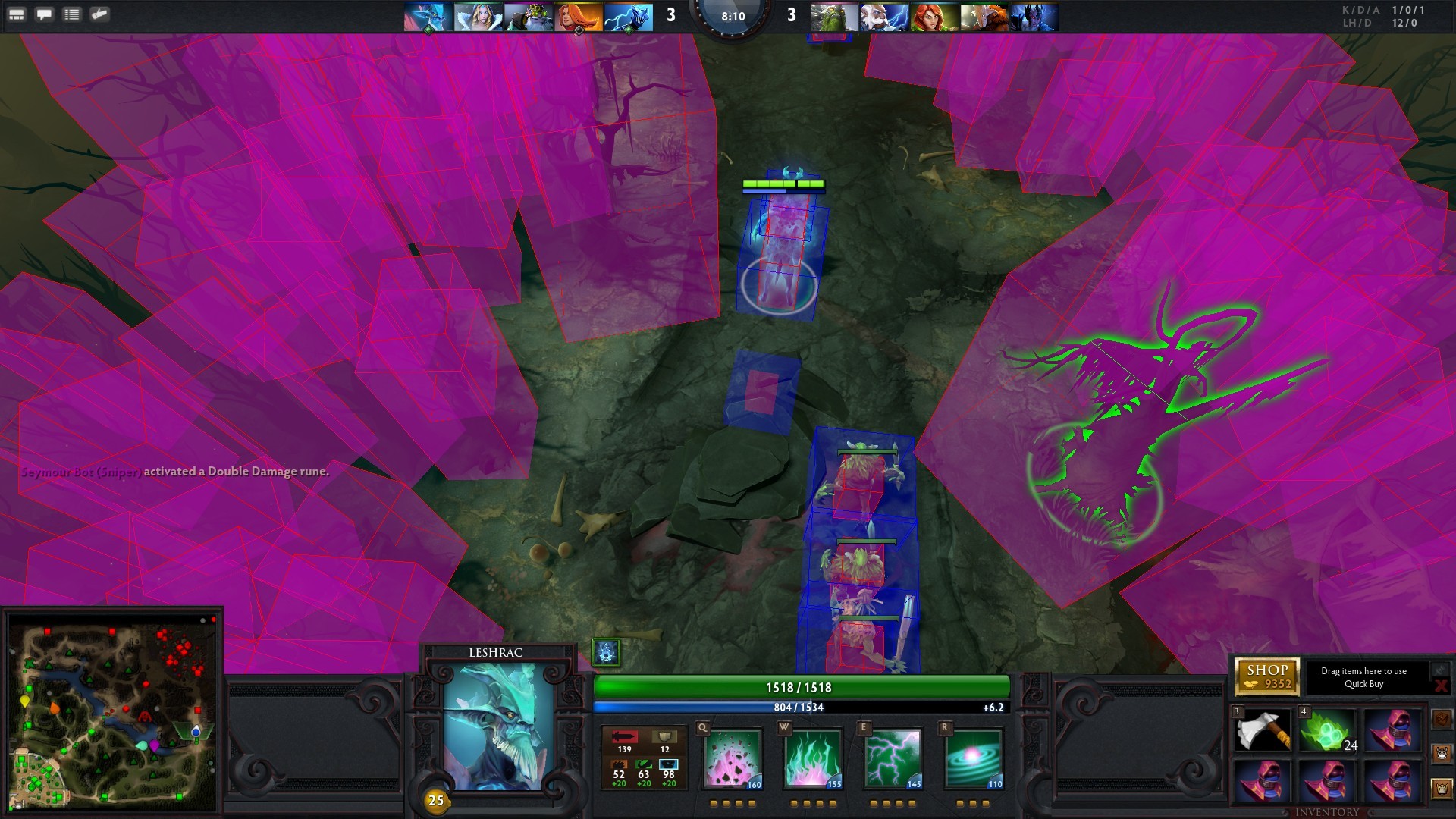Cast the Split Earth ability
The image size is (1456, 819).
pyautogui.click(x=733, y=759)
